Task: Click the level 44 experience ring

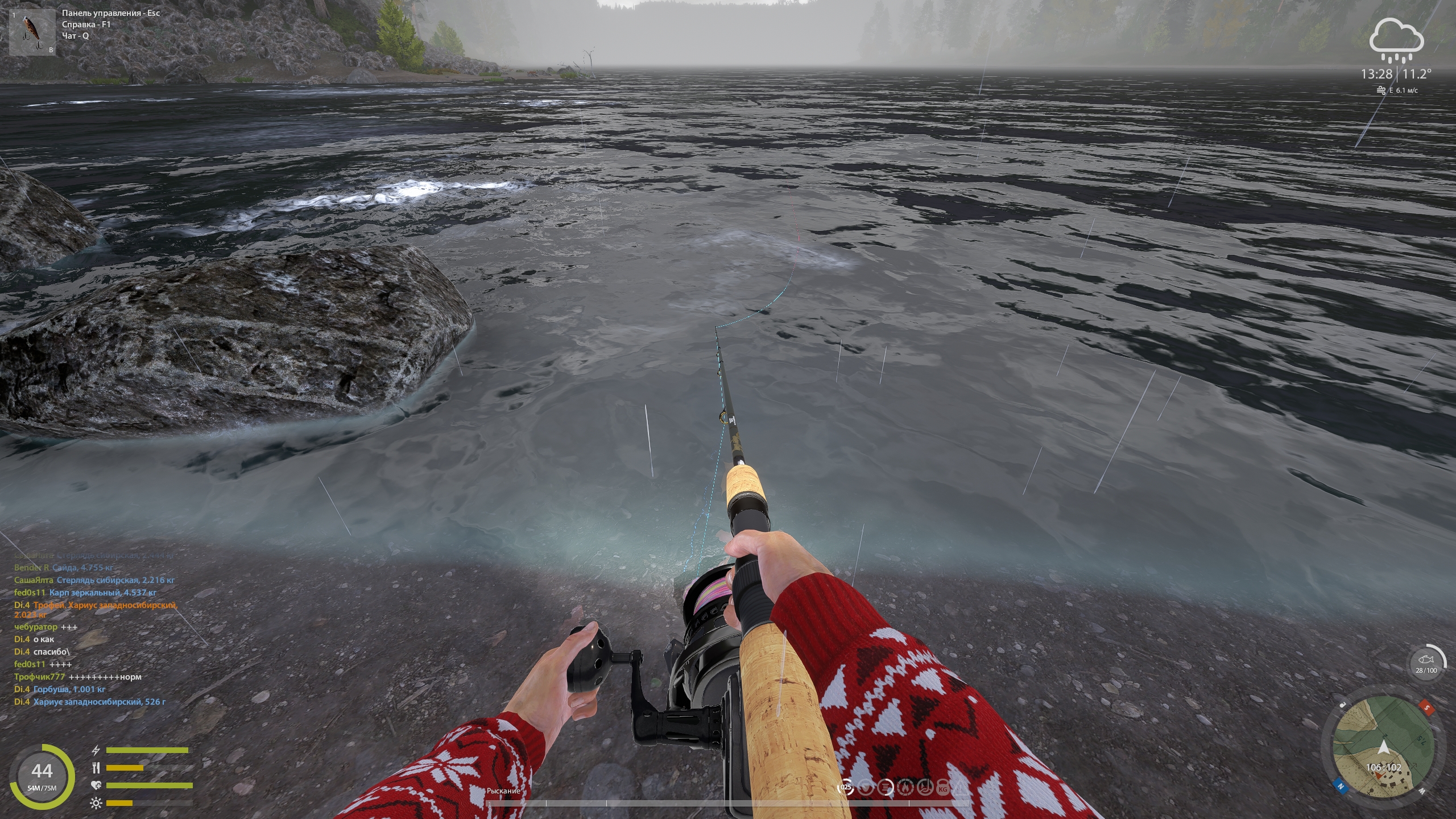Action: pos(42,776)
